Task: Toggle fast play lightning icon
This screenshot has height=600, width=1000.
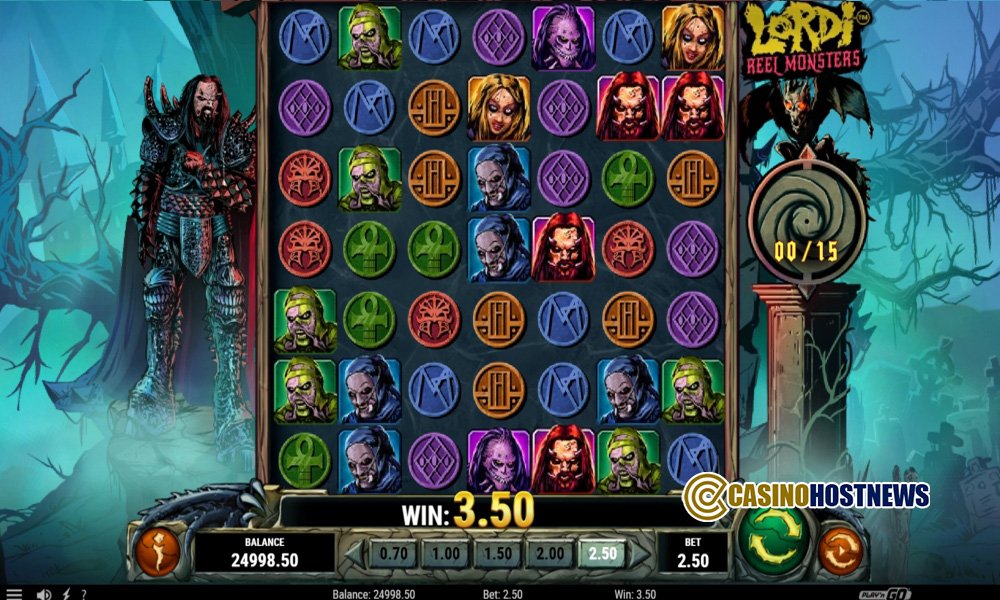Action: point(65,593)
